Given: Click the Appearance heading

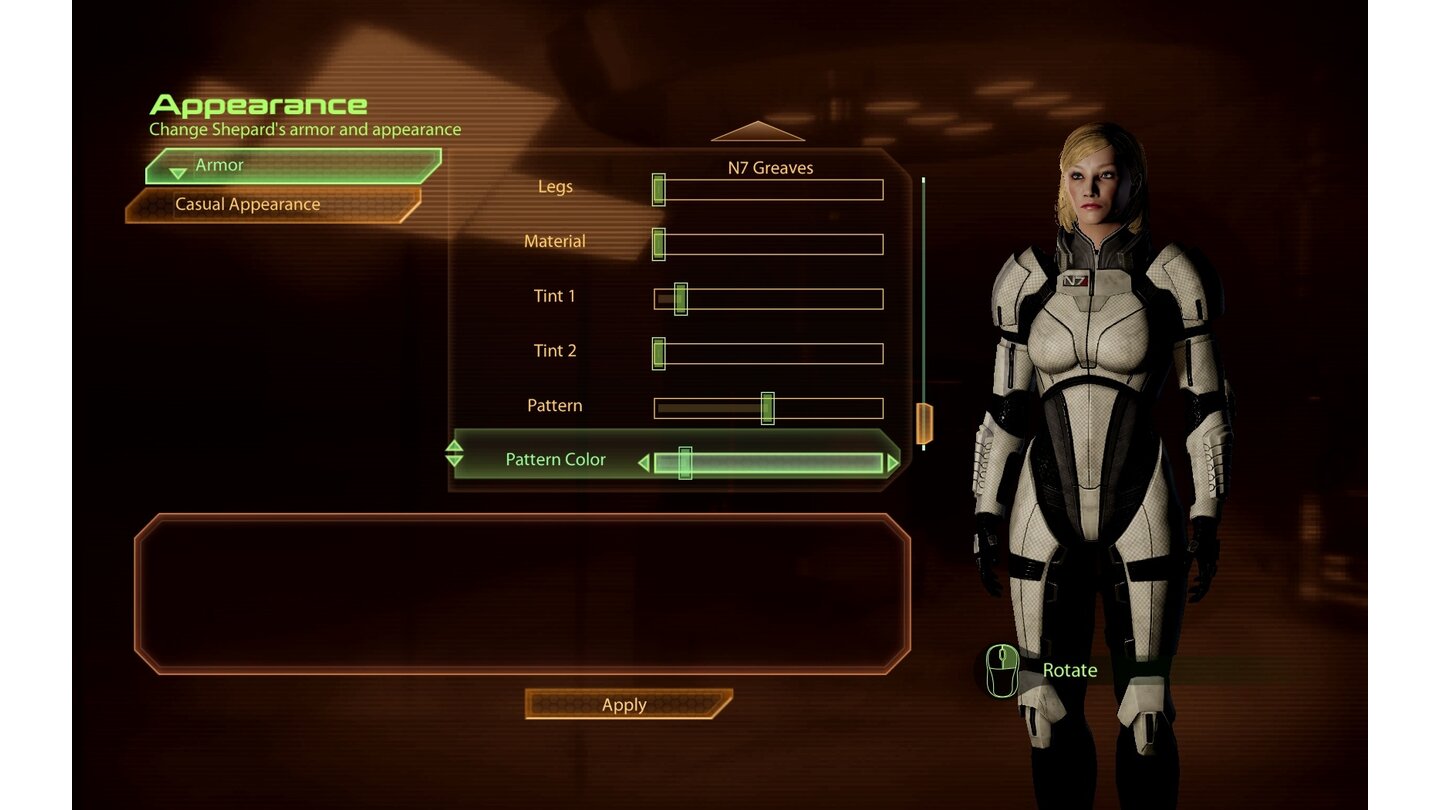Looking at the screenshot, I should coord(257,104).
